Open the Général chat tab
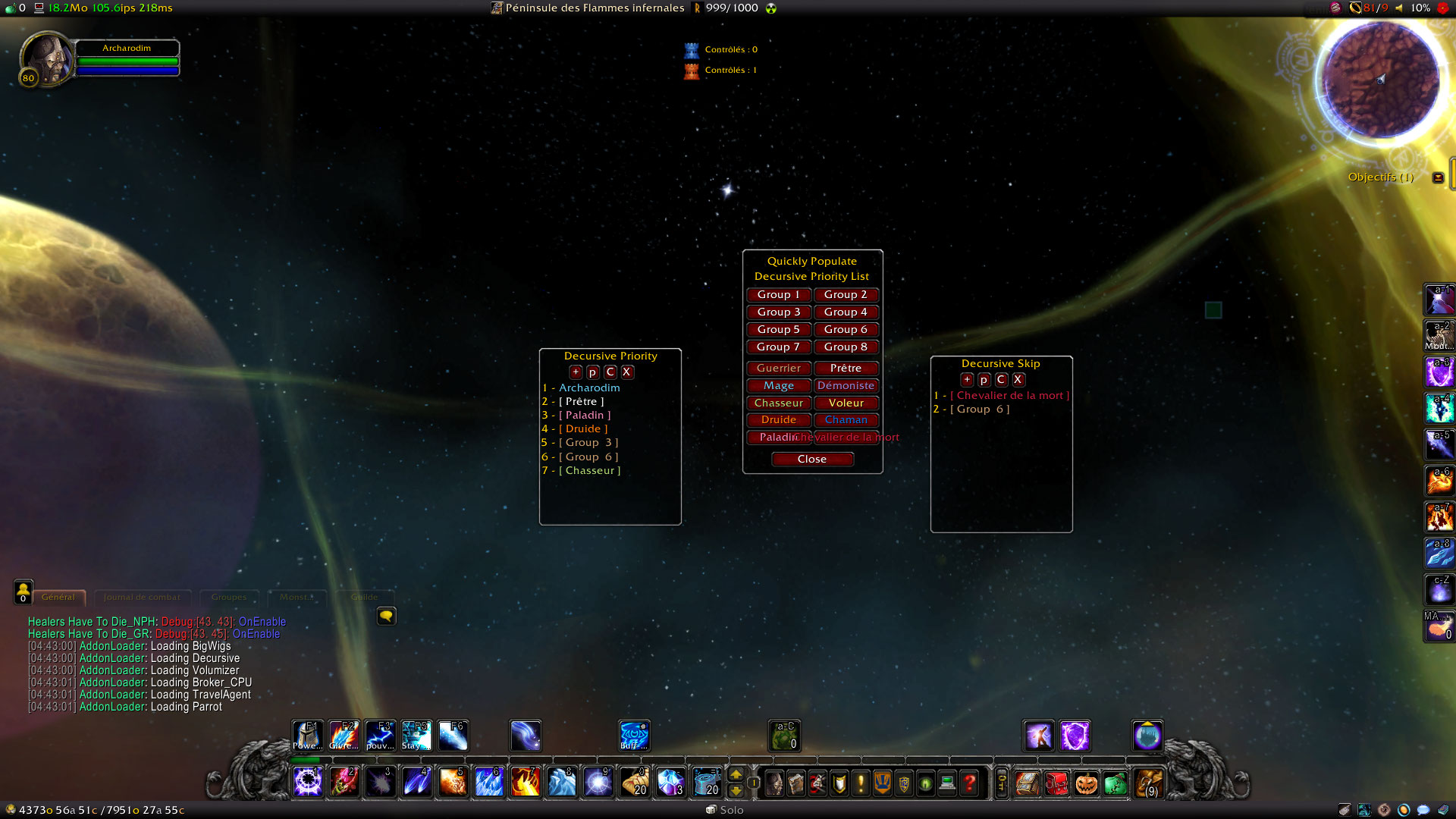The image size is (1456, 819). coord(58,598)
